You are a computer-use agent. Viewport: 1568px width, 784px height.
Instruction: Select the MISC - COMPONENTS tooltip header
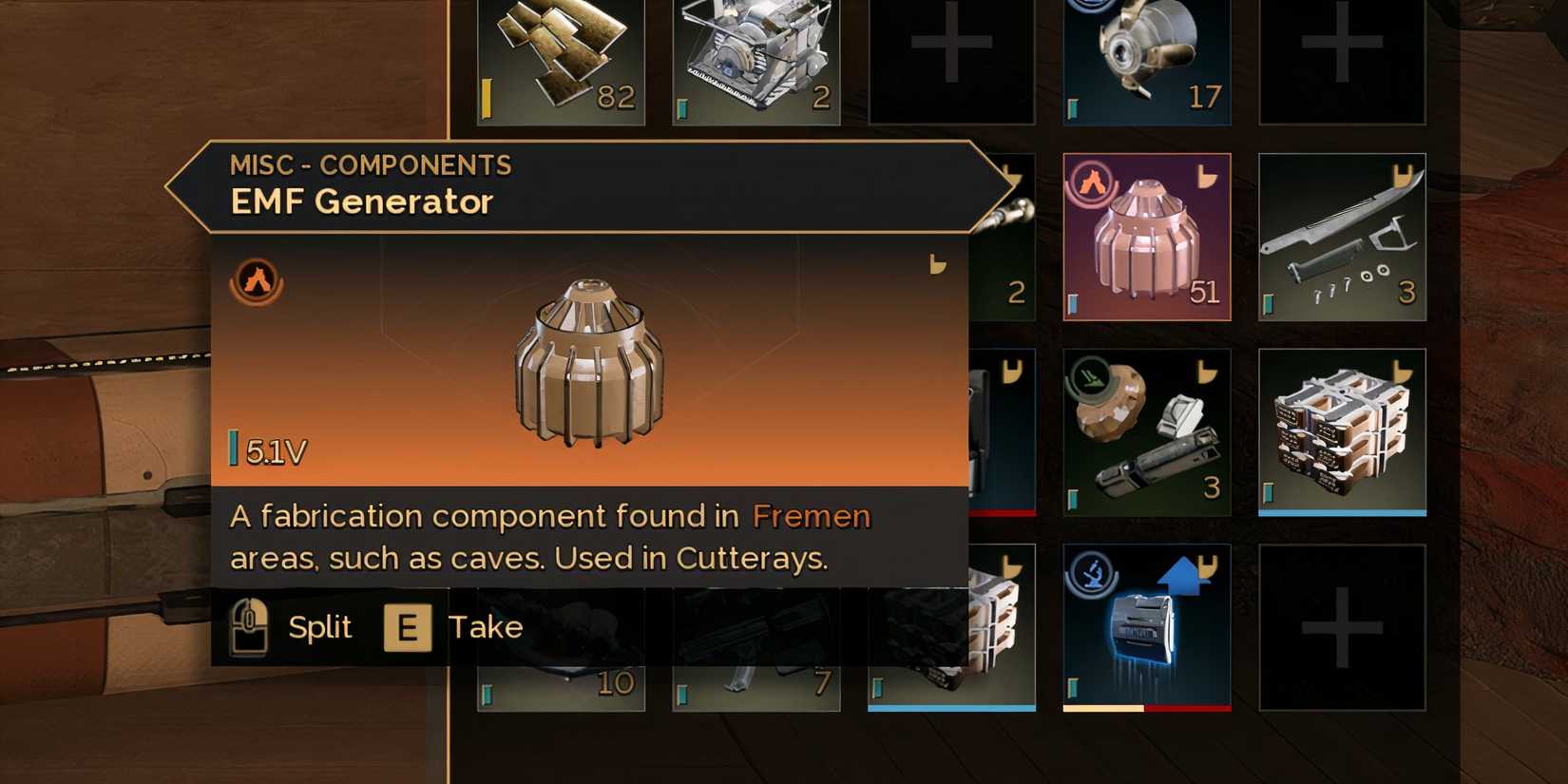[371, 164]
